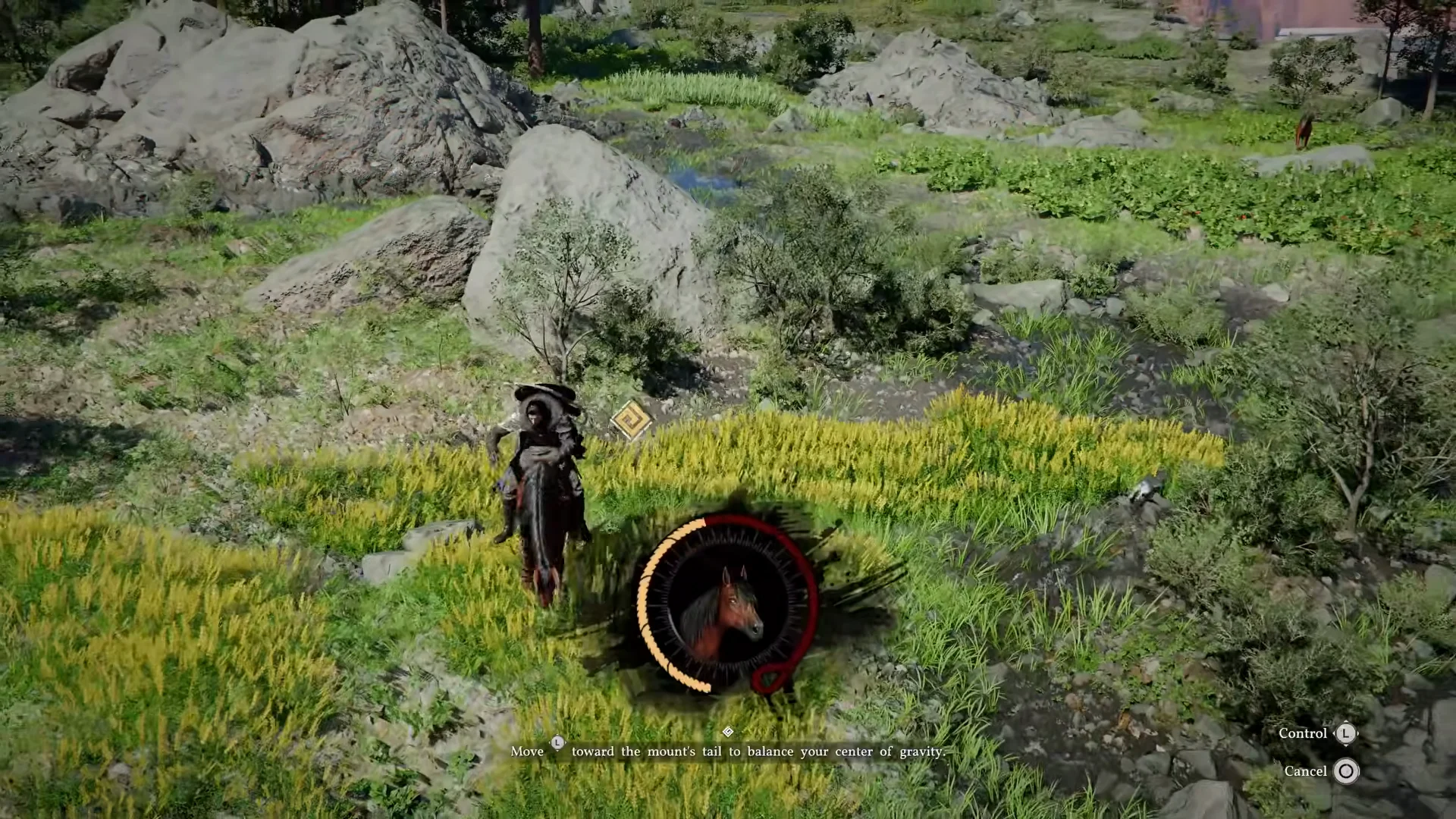Select the Cancel prompt entry

click(x=1307, y=770)
